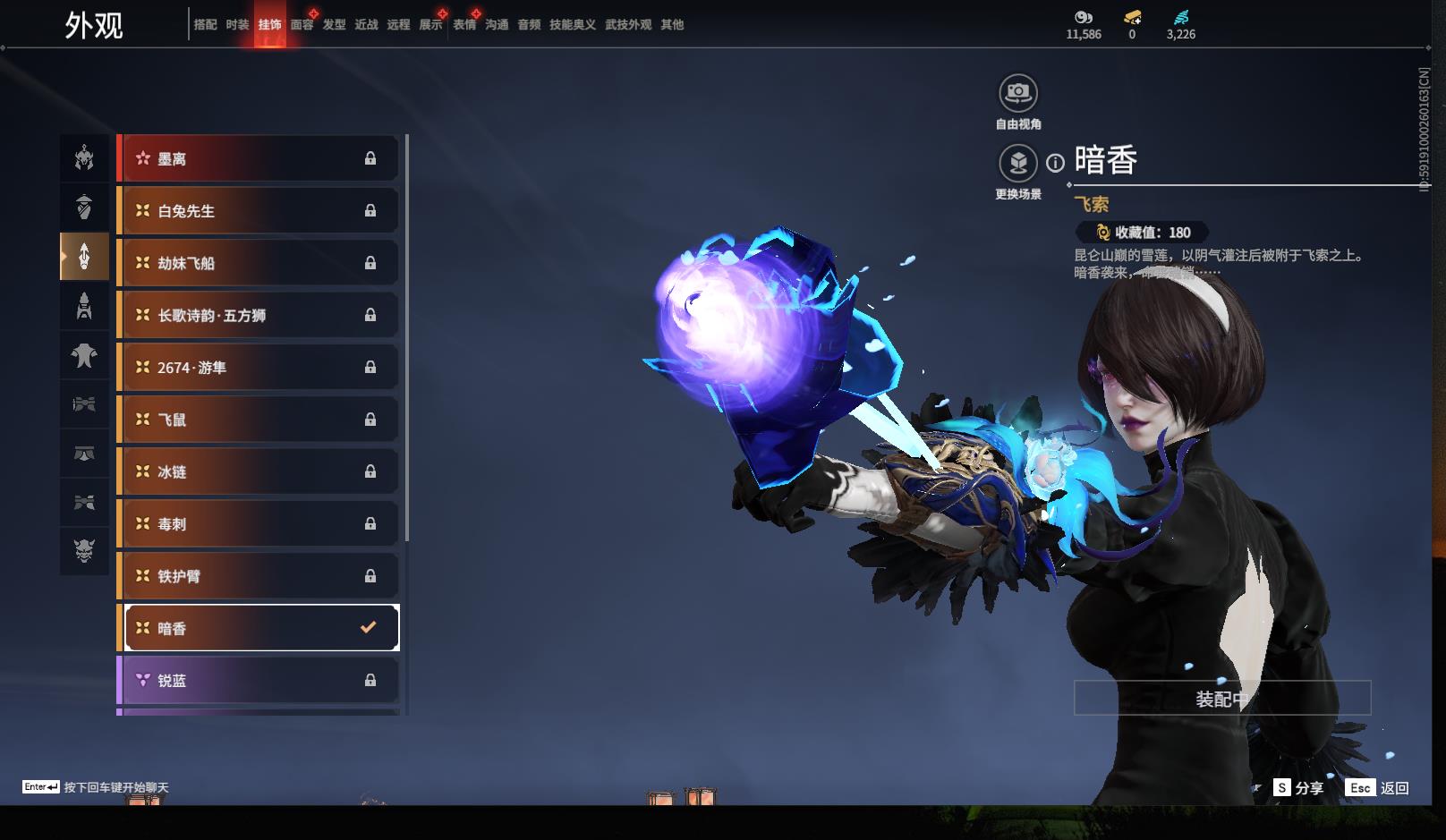This screenshot has width=1446, height=840.
Task: Select the 发型 tab
Action: tap(334, 25)
